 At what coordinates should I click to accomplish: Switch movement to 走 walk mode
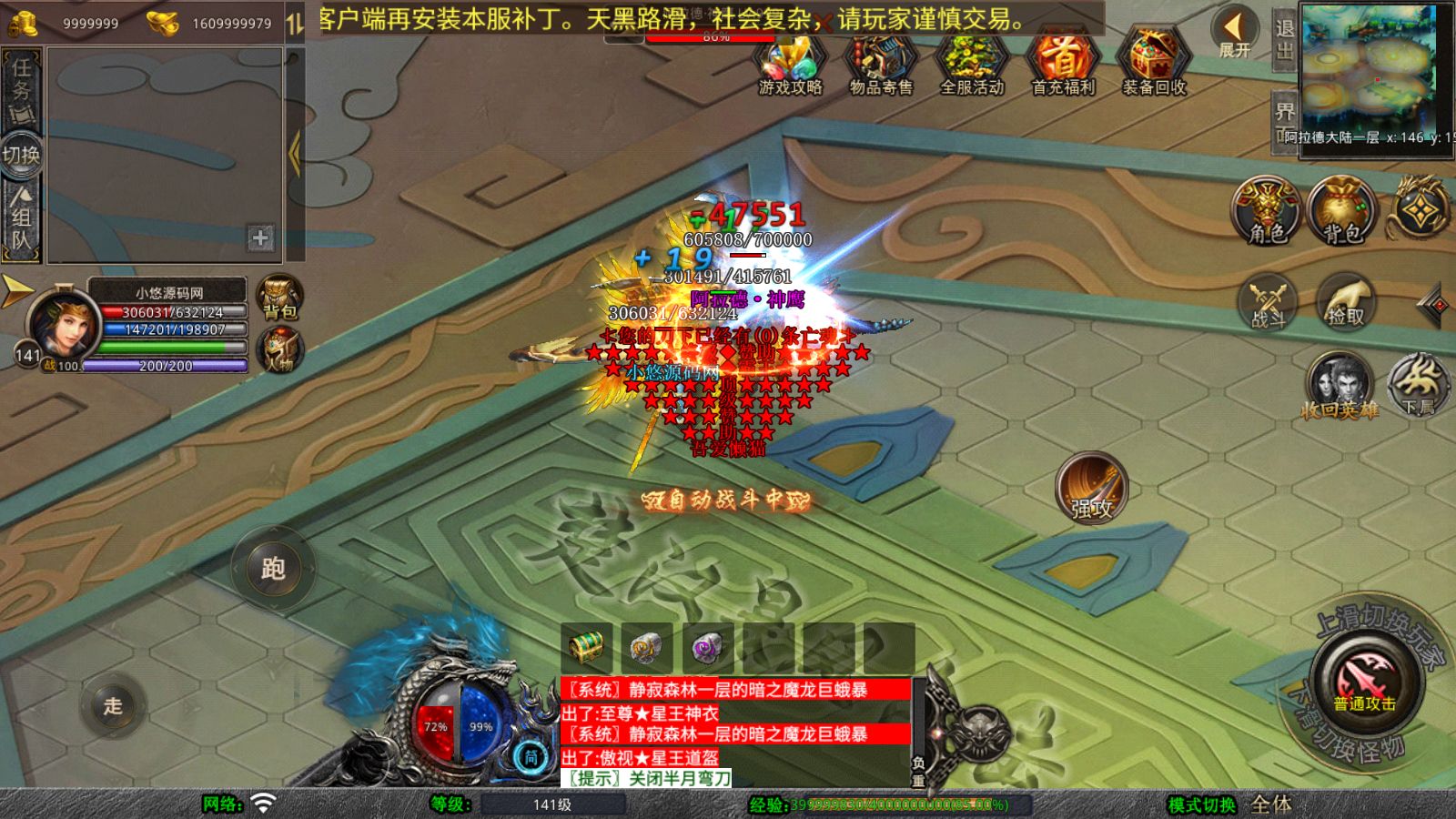pyautogui.click(x=113, y=705)
